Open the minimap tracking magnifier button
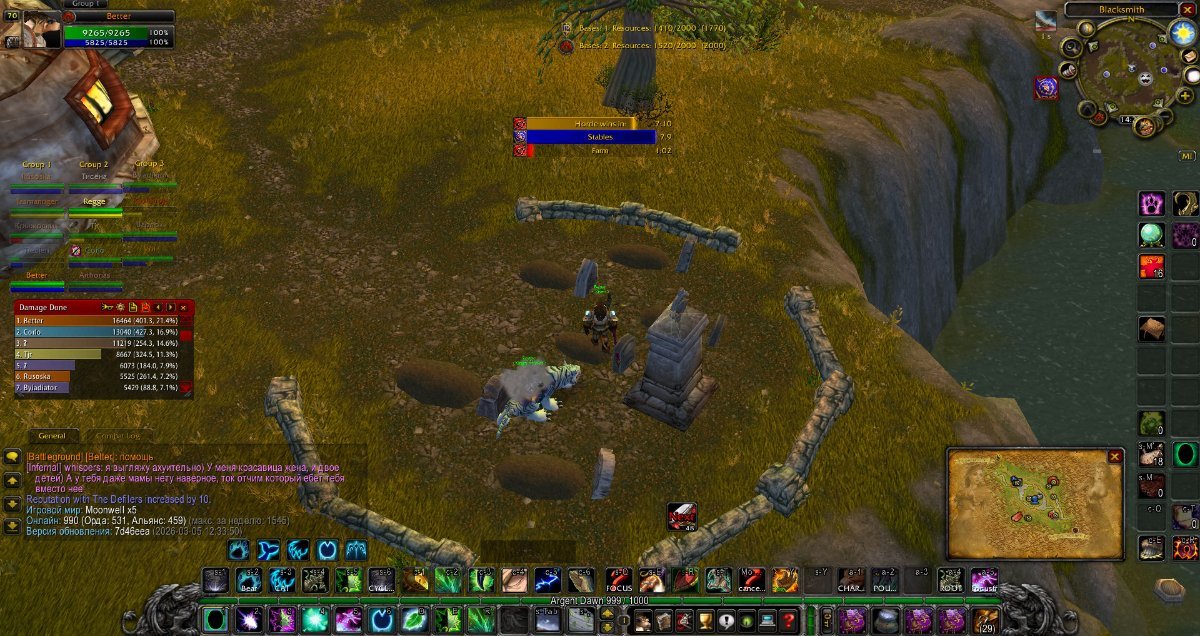This screenshot has height=636, width=1200. click(x=1071, y=46)
